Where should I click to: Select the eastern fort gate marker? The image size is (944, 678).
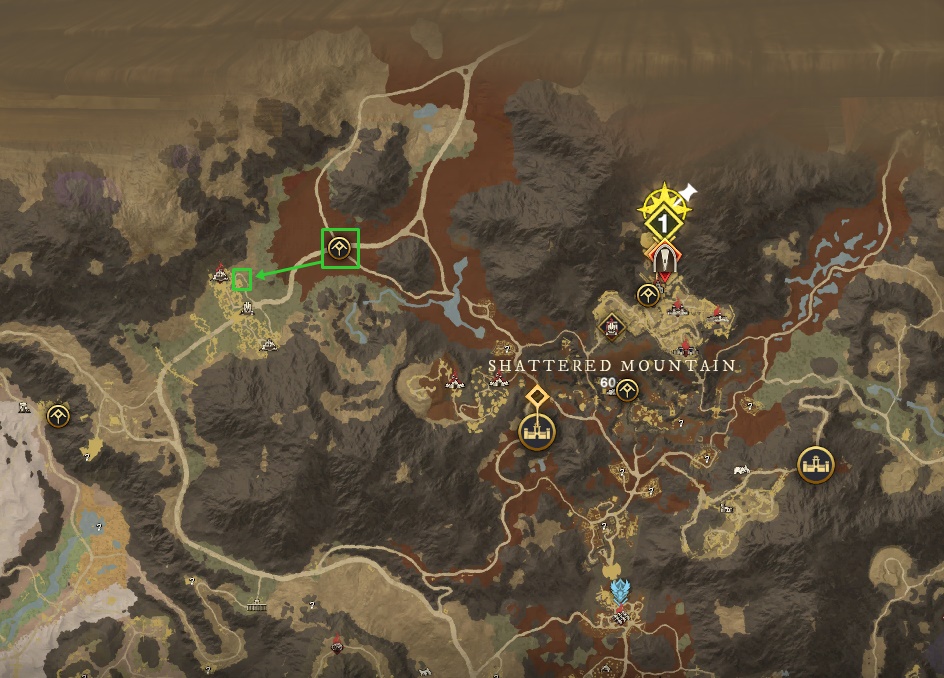(815, 463)
